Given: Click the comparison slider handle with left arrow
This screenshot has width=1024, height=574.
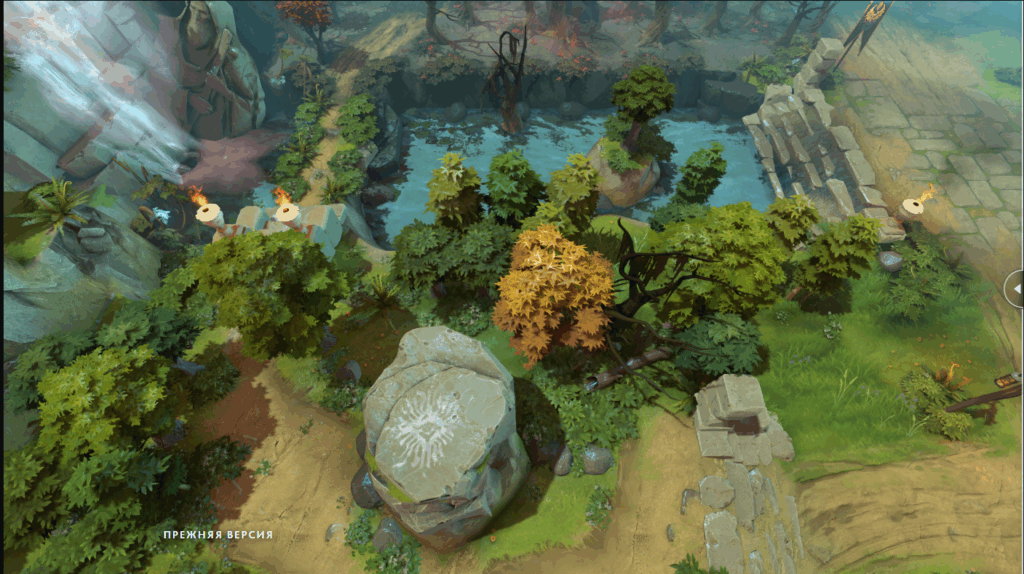Looking at the screenshot, I should point(1015,289).
